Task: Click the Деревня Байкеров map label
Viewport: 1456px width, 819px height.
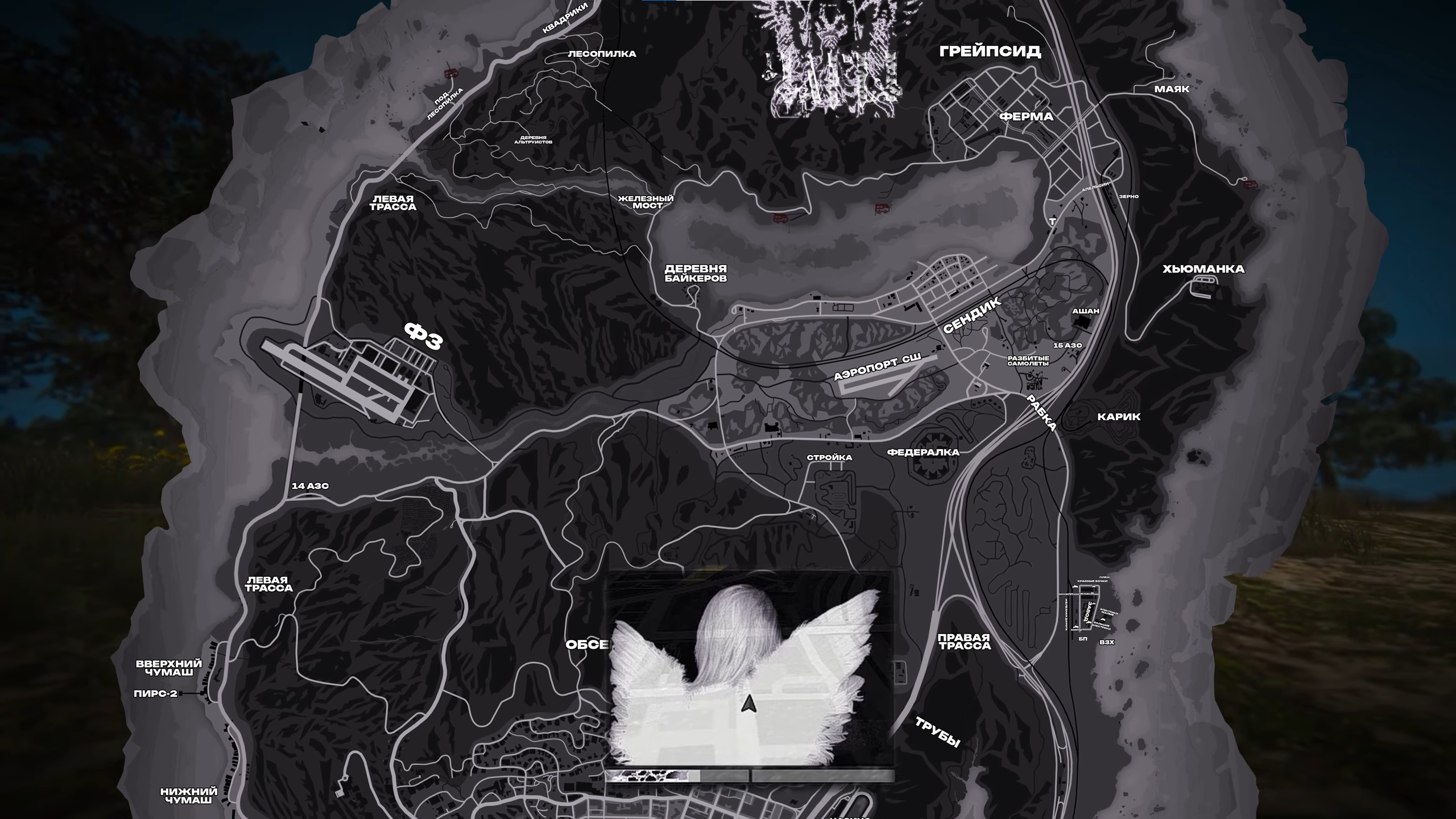Action: click(x=696, y=274)
